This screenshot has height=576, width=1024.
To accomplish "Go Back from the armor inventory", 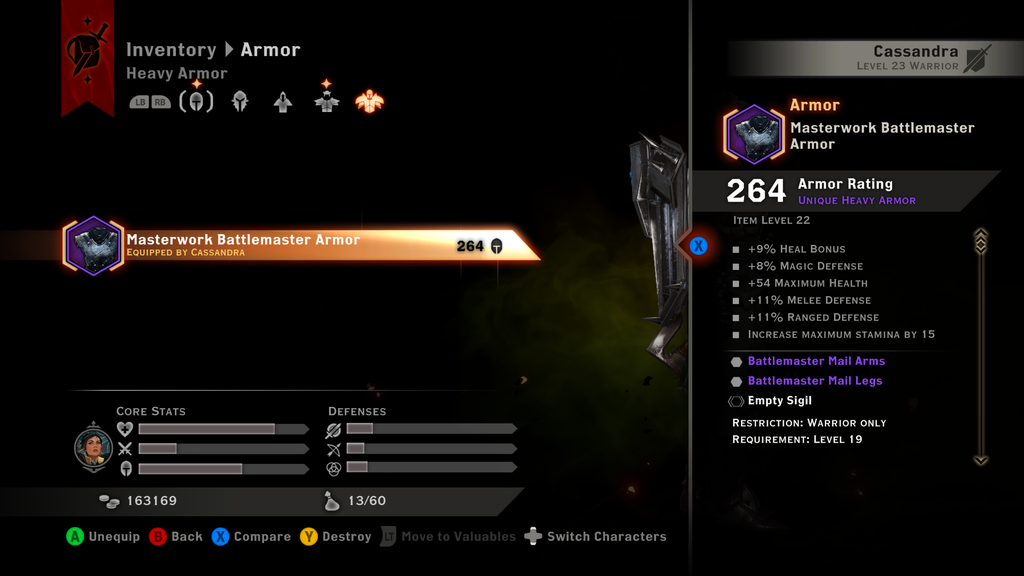I will click(176, 537).
